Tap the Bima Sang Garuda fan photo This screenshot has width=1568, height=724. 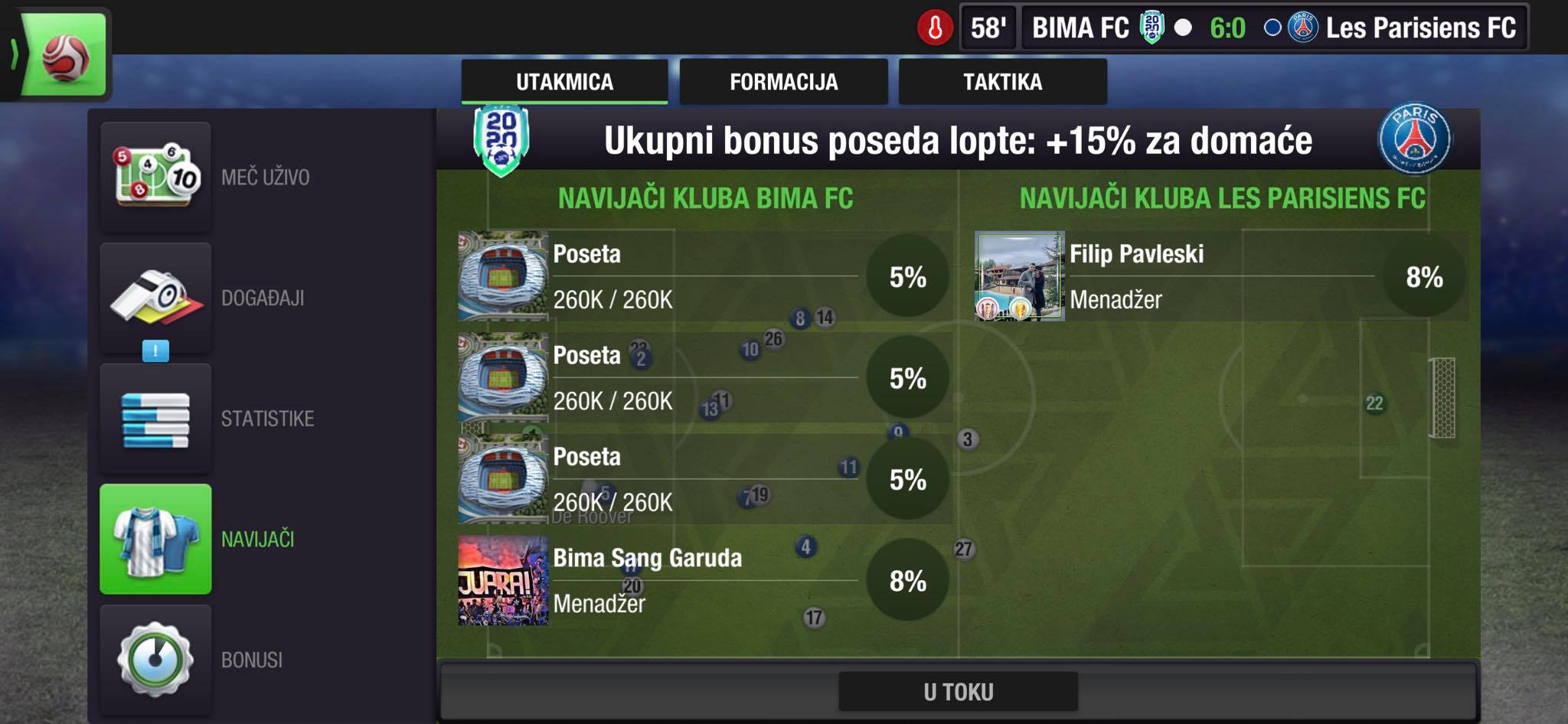tap(503, 580)
